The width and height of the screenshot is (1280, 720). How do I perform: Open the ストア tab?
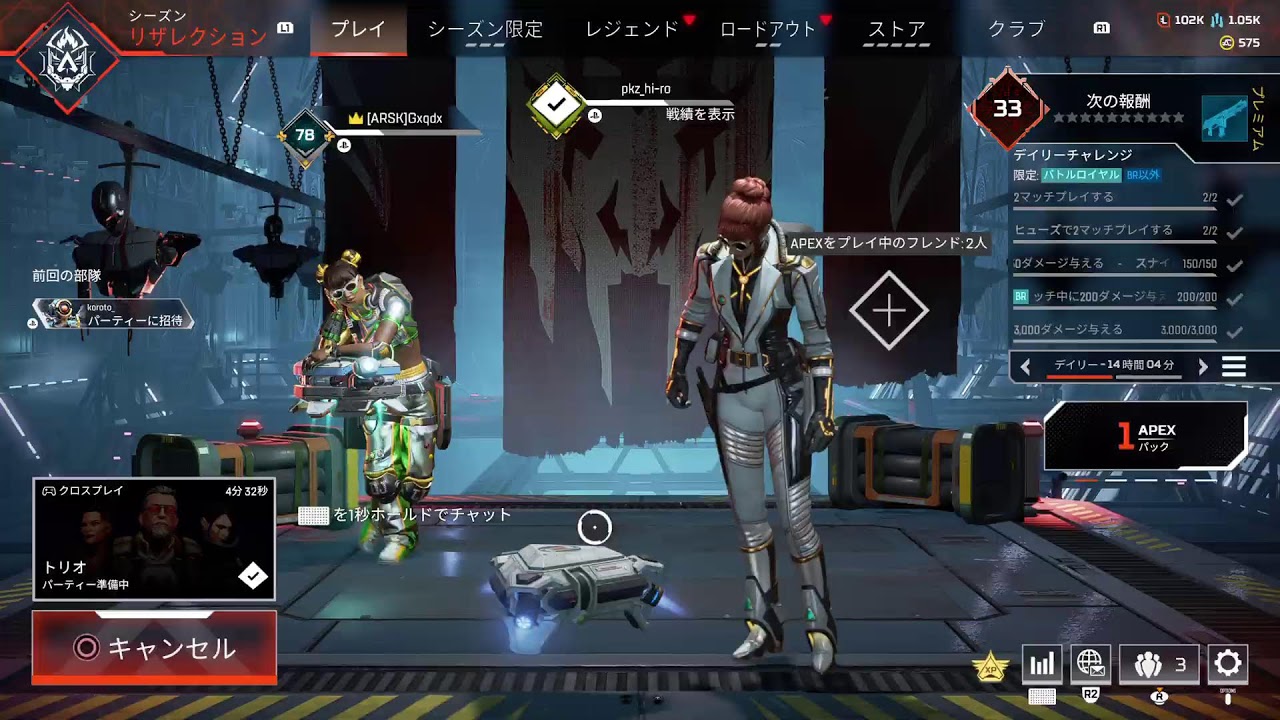(896, 29)
